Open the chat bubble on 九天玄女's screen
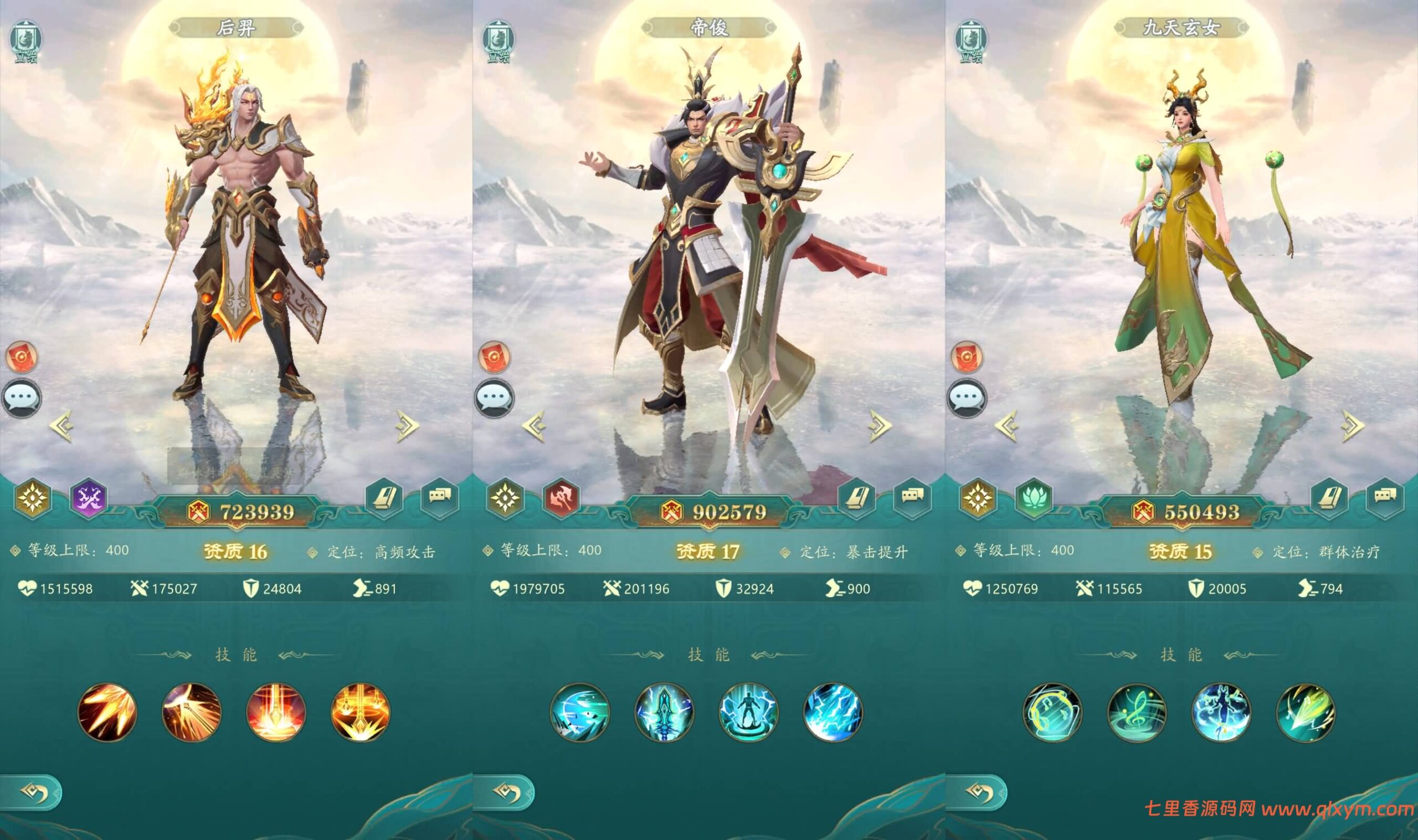The width and height of the screenshot is (1418, 840). pyautogui.click(x=967, y=398)
